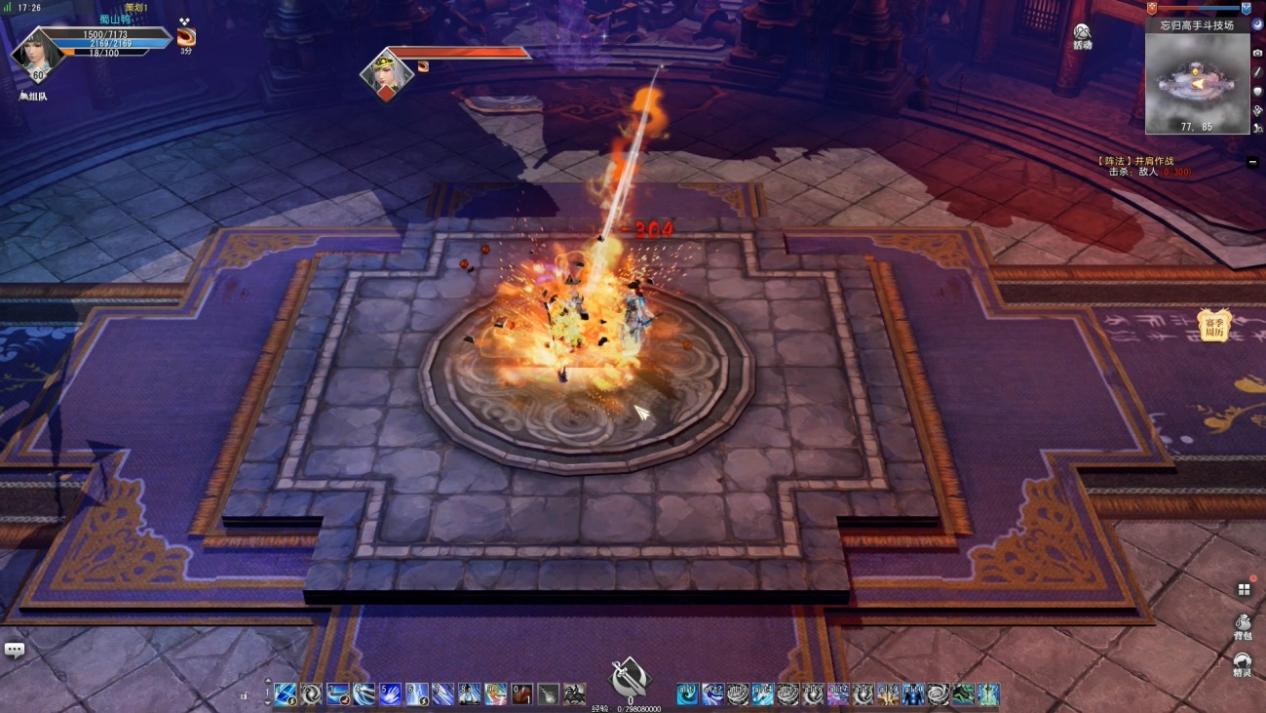This screenshot has width=1266, height=713.
Task: Click the red flame buff icon
Action: [x=186, y=37]
